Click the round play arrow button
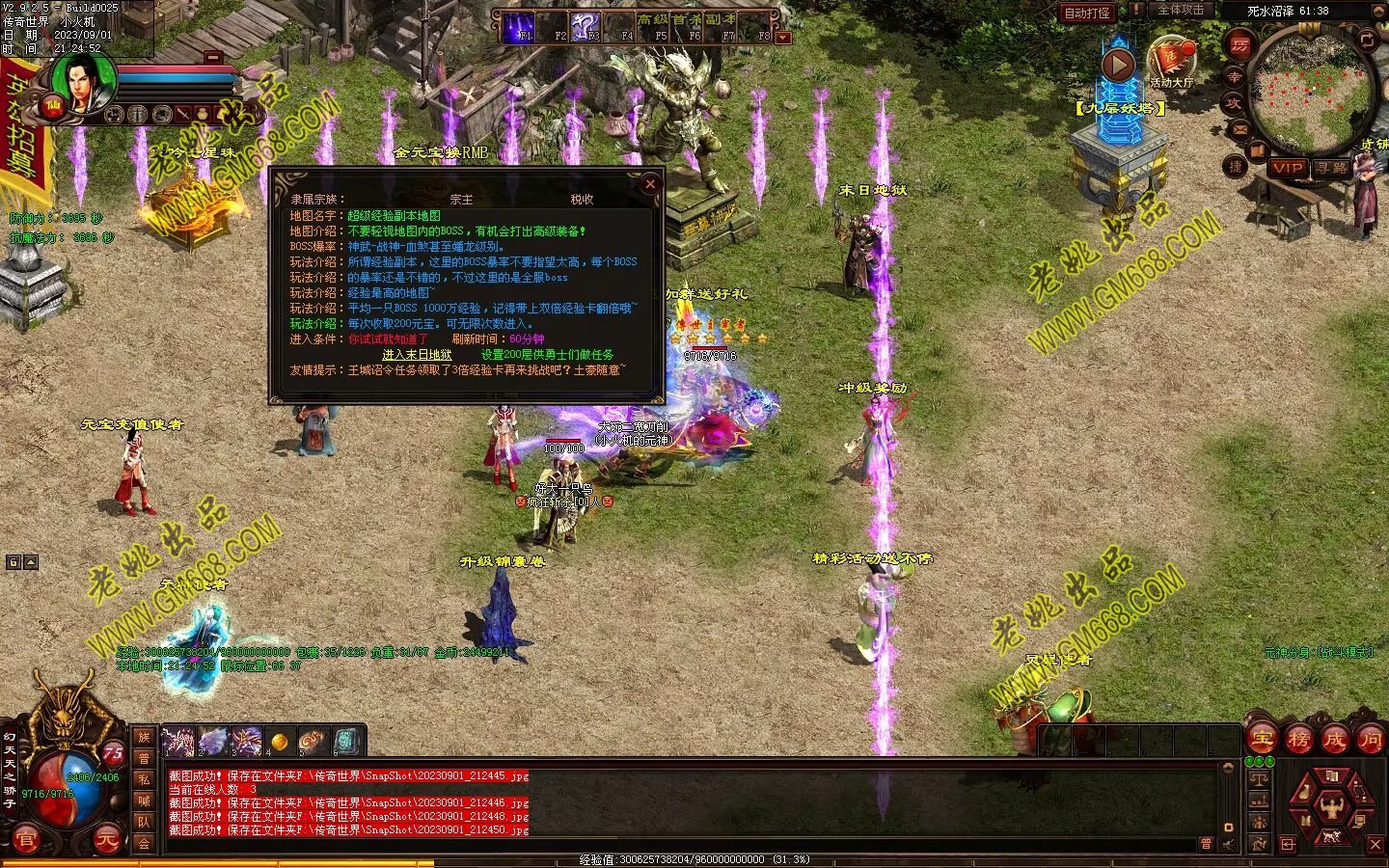The image size is (1389, 868). pos(1118,66)
